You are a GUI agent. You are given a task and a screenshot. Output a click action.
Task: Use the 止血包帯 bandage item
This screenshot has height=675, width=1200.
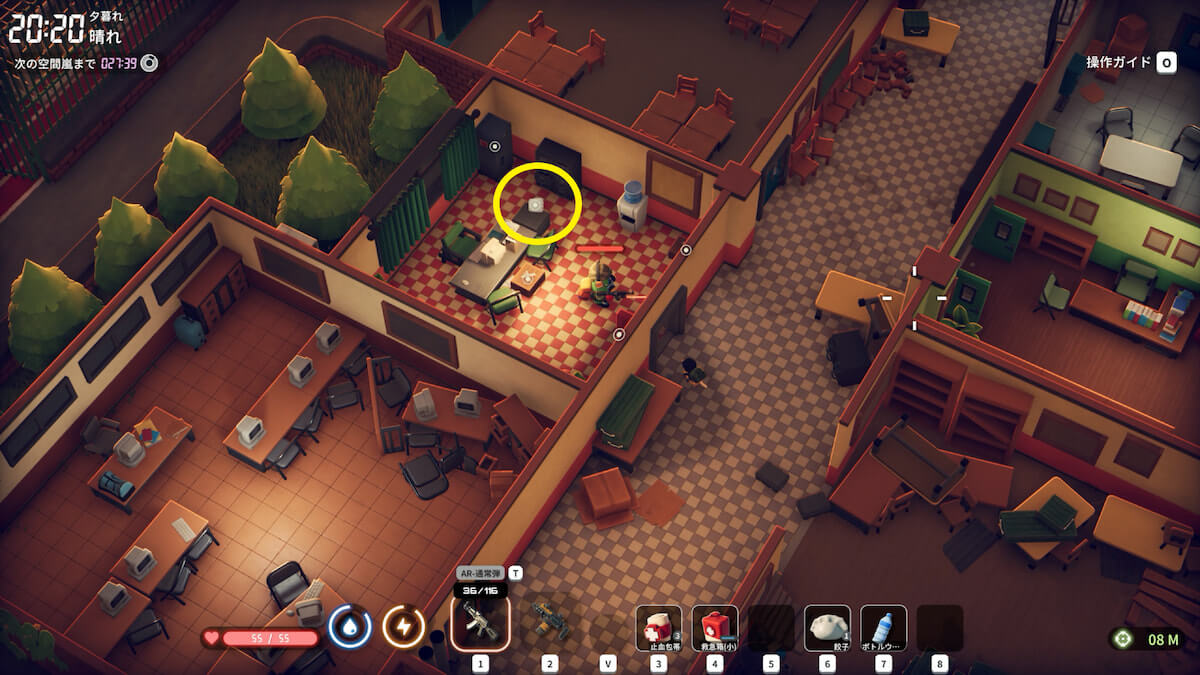coord(659,628)
